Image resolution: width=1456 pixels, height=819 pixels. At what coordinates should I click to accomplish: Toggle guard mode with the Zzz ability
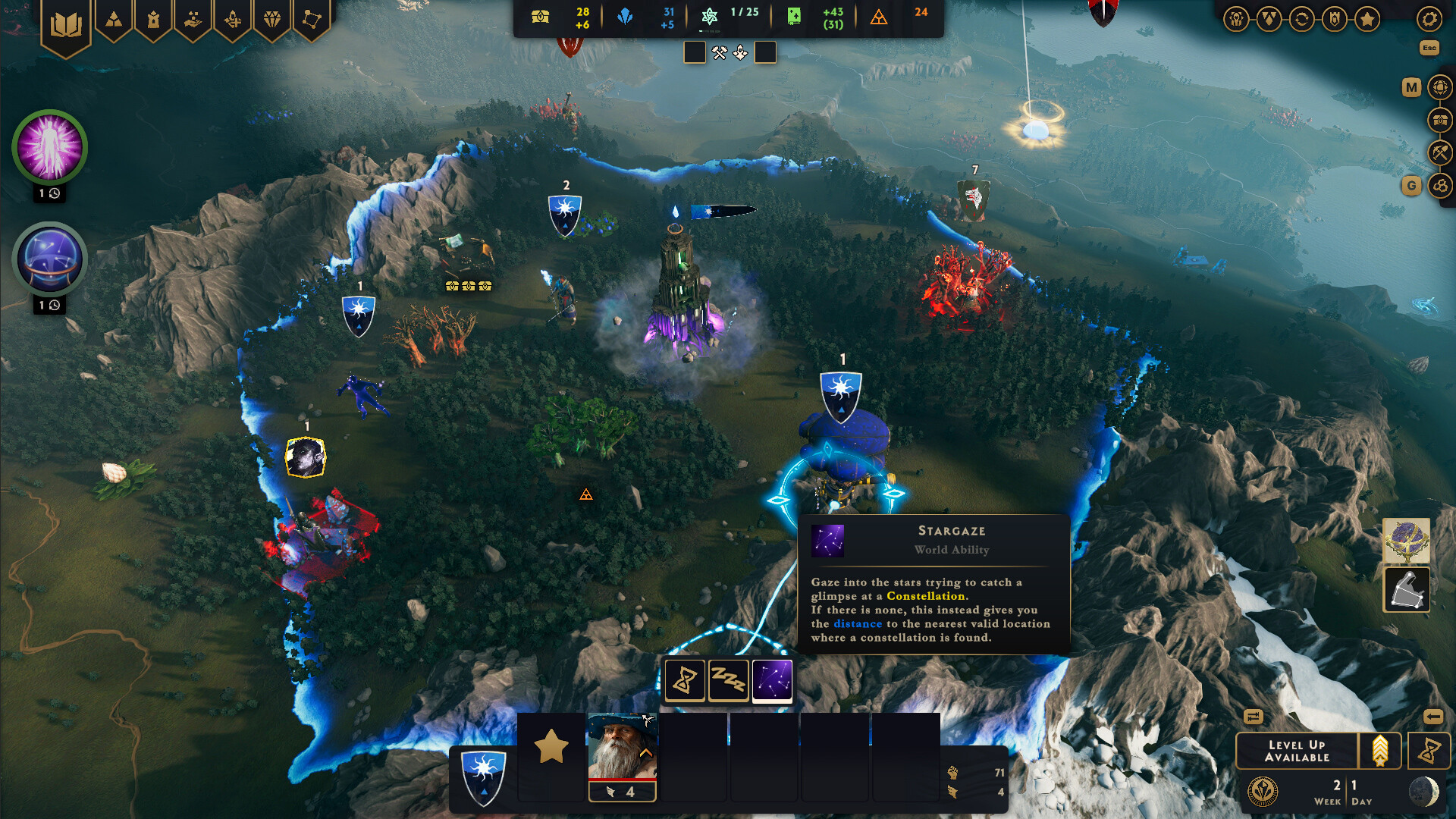click(x=728, y=680)
